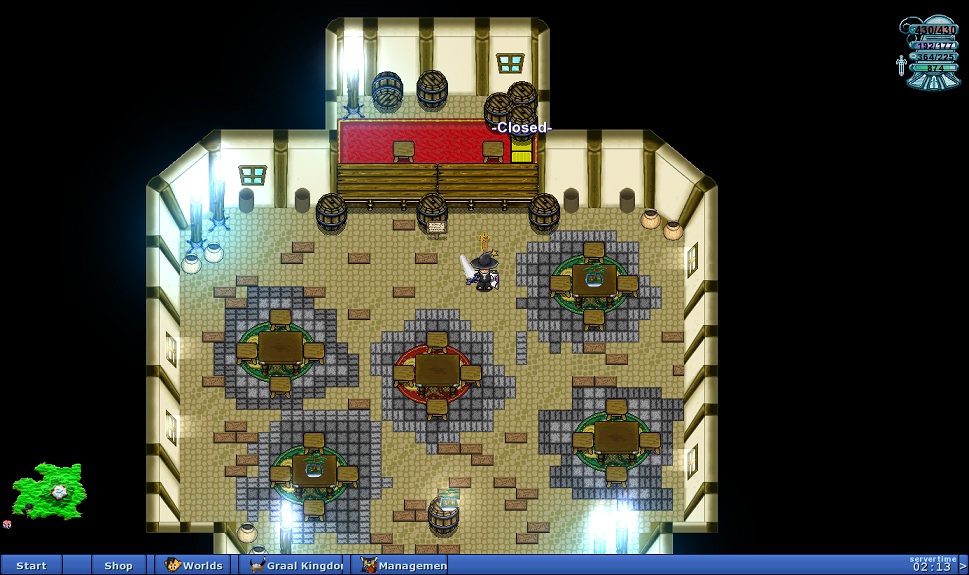Open the Management taskbar item

(x=404, y=565)
